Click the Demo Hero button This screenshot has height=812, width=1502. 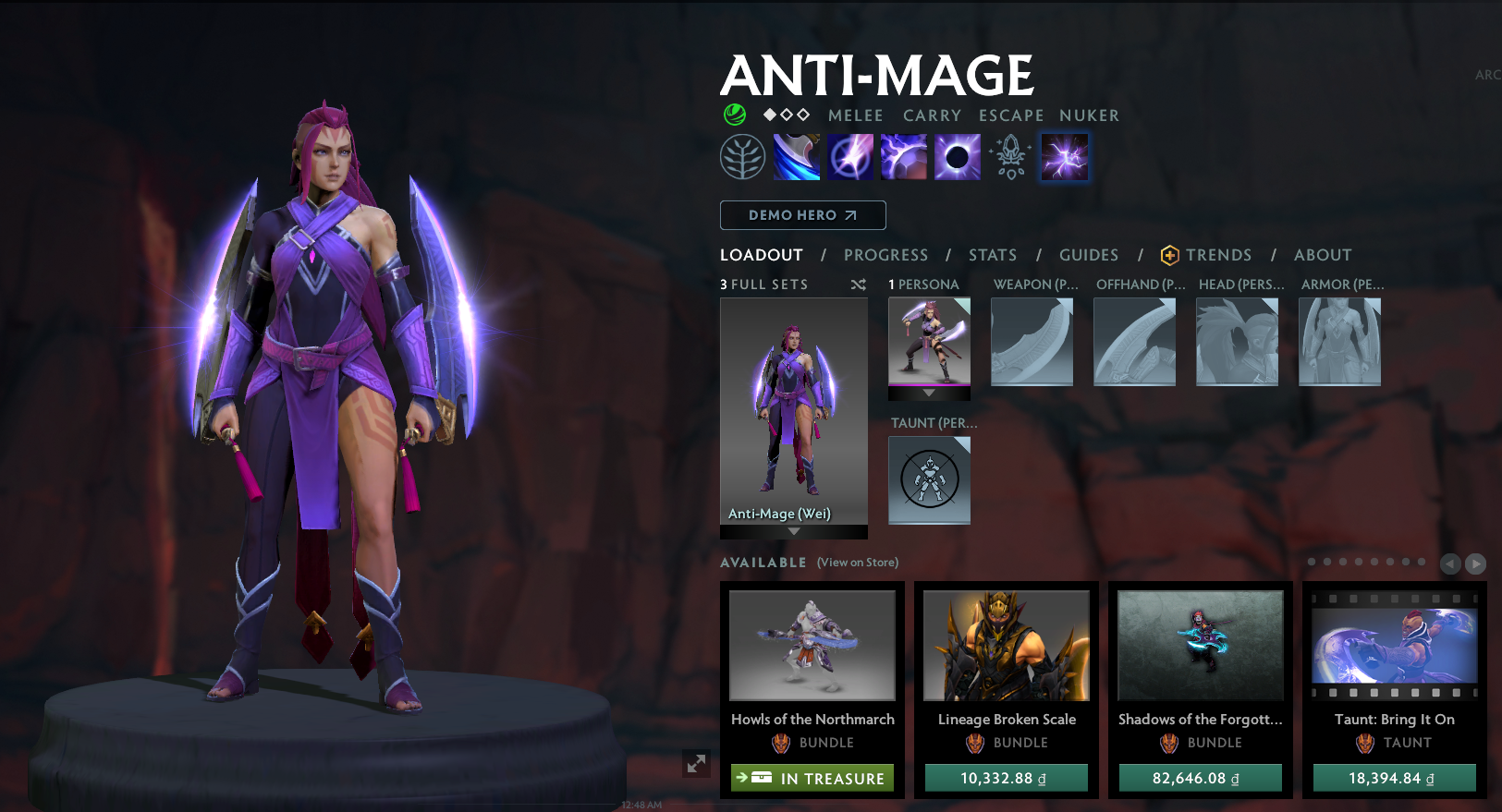[x=802, y=214]
